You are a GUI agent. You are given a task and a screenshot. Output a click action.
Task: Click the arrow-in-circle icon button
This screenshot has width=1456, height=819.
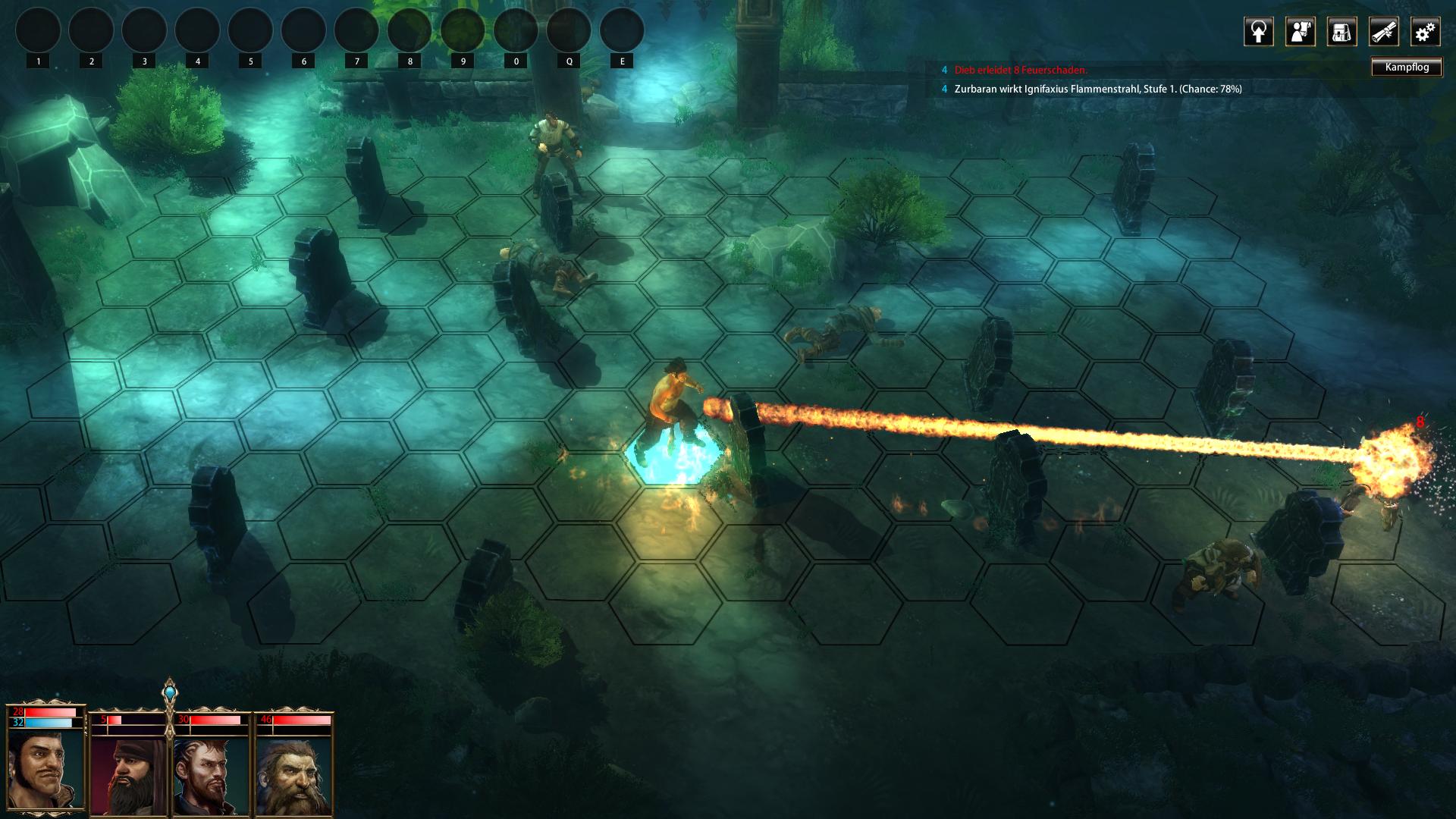[1258, 32]
